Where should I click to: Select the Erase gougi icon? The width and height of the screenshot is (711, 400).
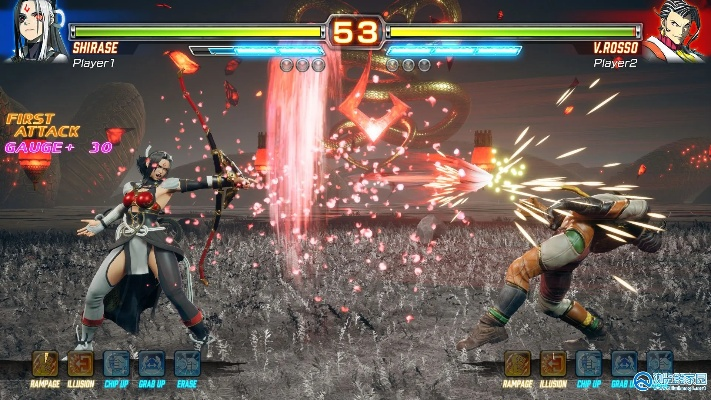click(187, 363)
